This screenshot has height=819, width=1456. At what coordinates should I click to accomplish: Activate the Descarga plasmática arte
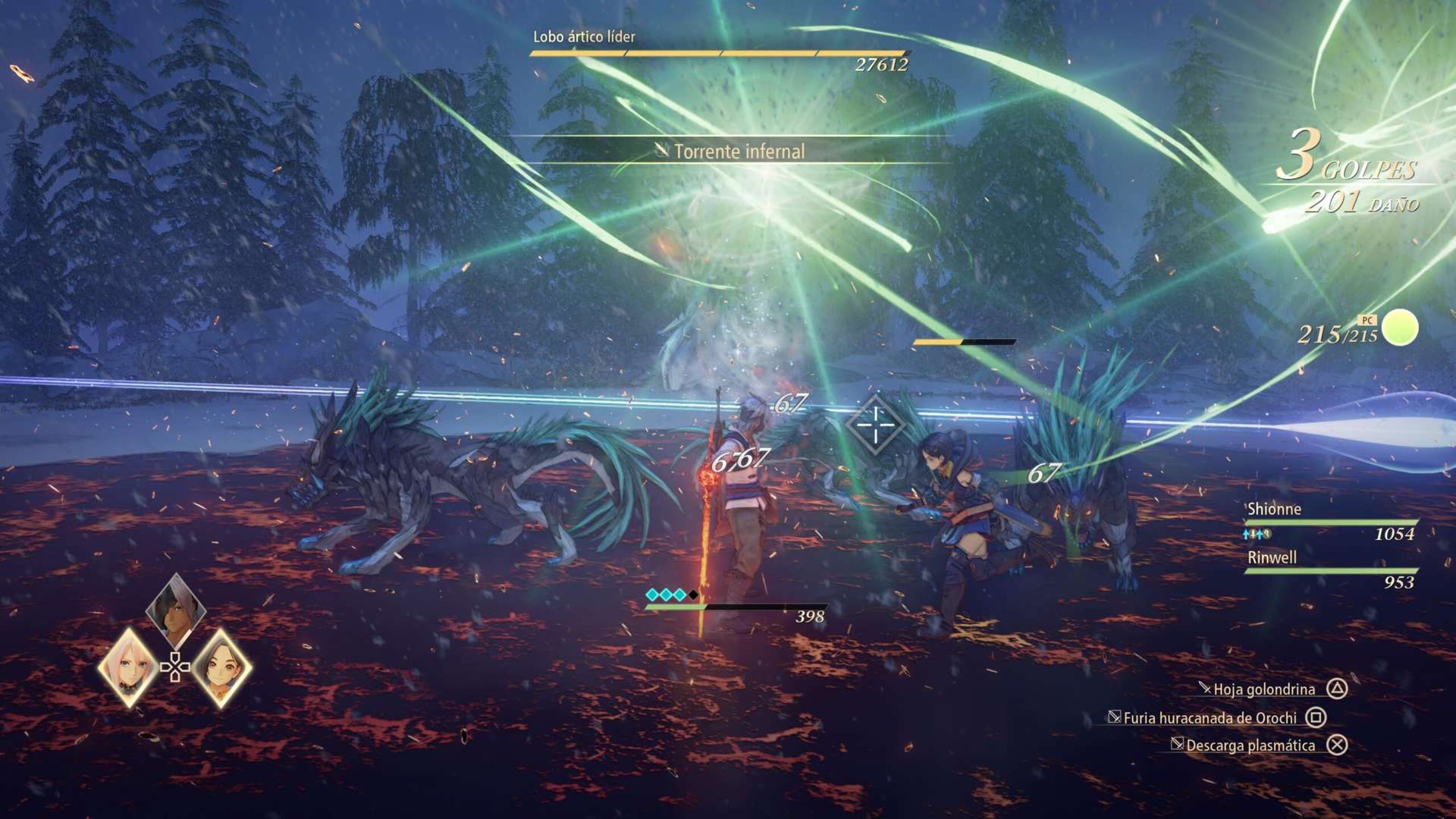point(1250,745)
